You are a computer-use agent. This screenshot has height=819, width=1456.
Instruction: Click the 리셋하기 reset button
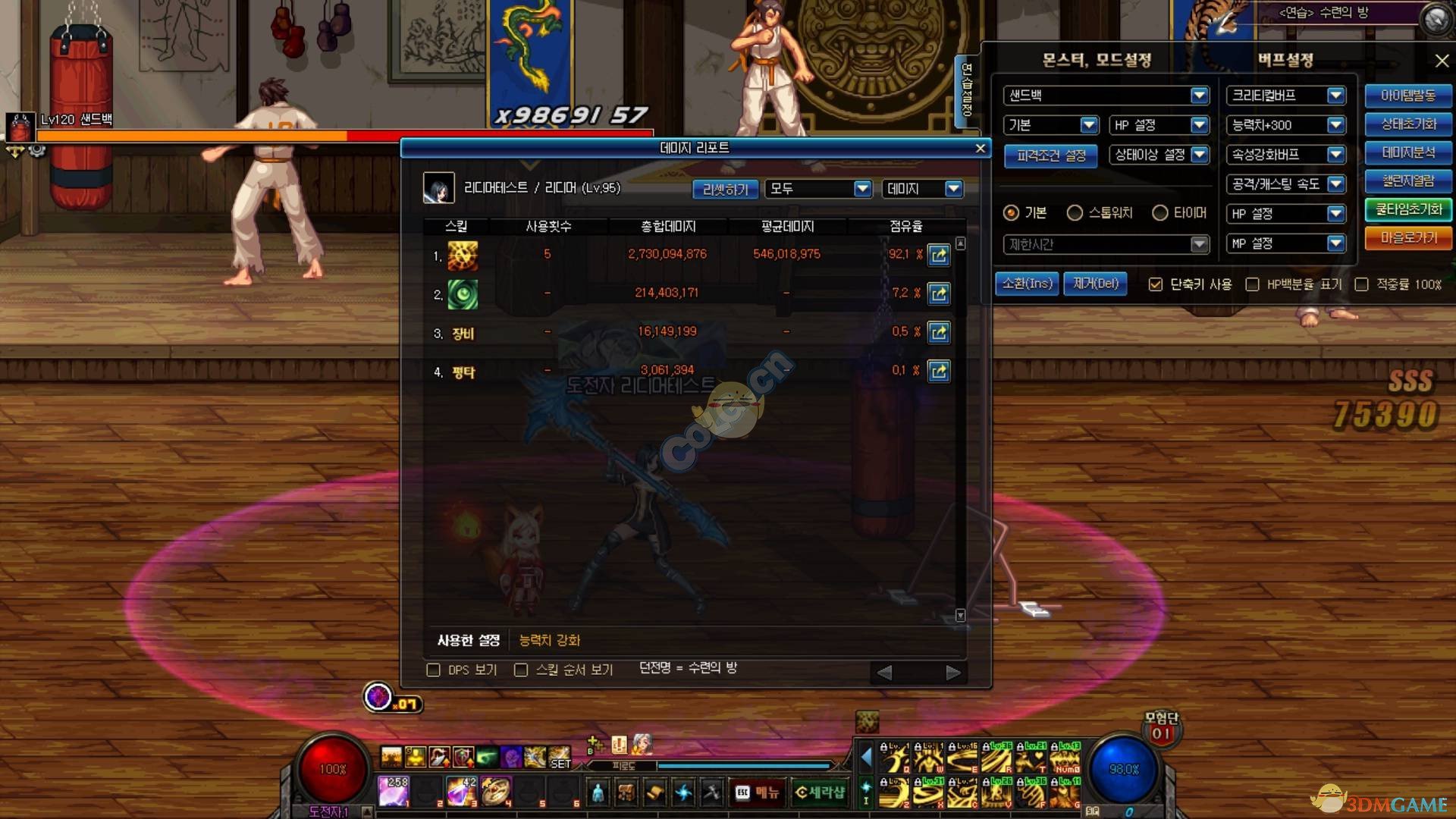pyautogui.click(x=724, y=188)
